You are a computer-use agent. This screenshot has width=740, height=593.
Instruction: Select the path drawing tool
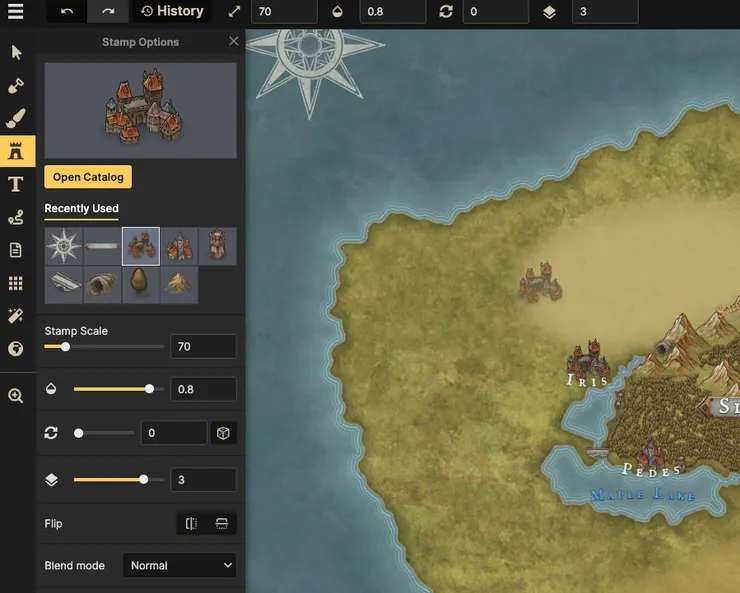[16, 217]
